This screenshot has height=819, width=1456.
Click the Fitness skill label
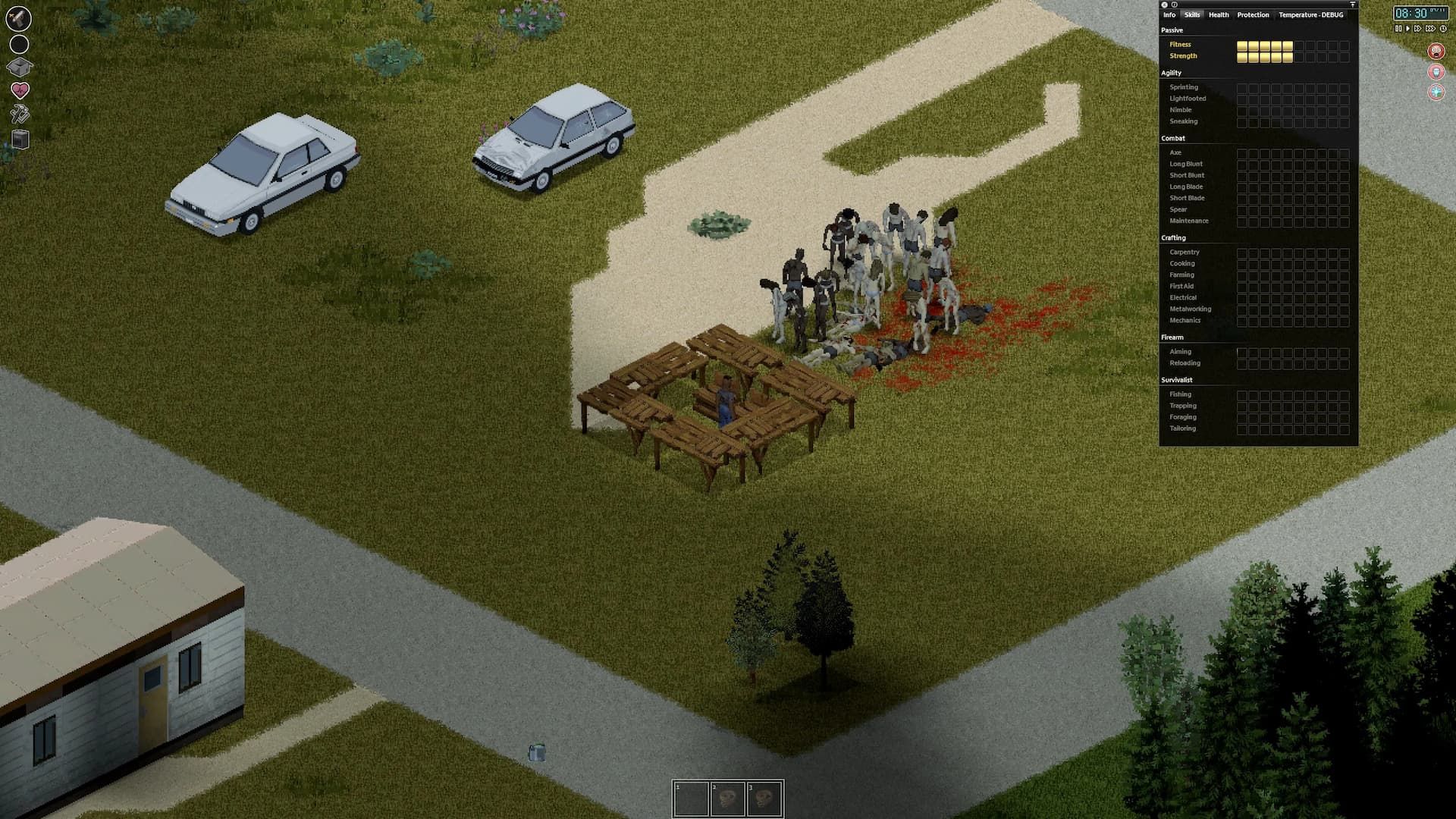click(1181, 44)
